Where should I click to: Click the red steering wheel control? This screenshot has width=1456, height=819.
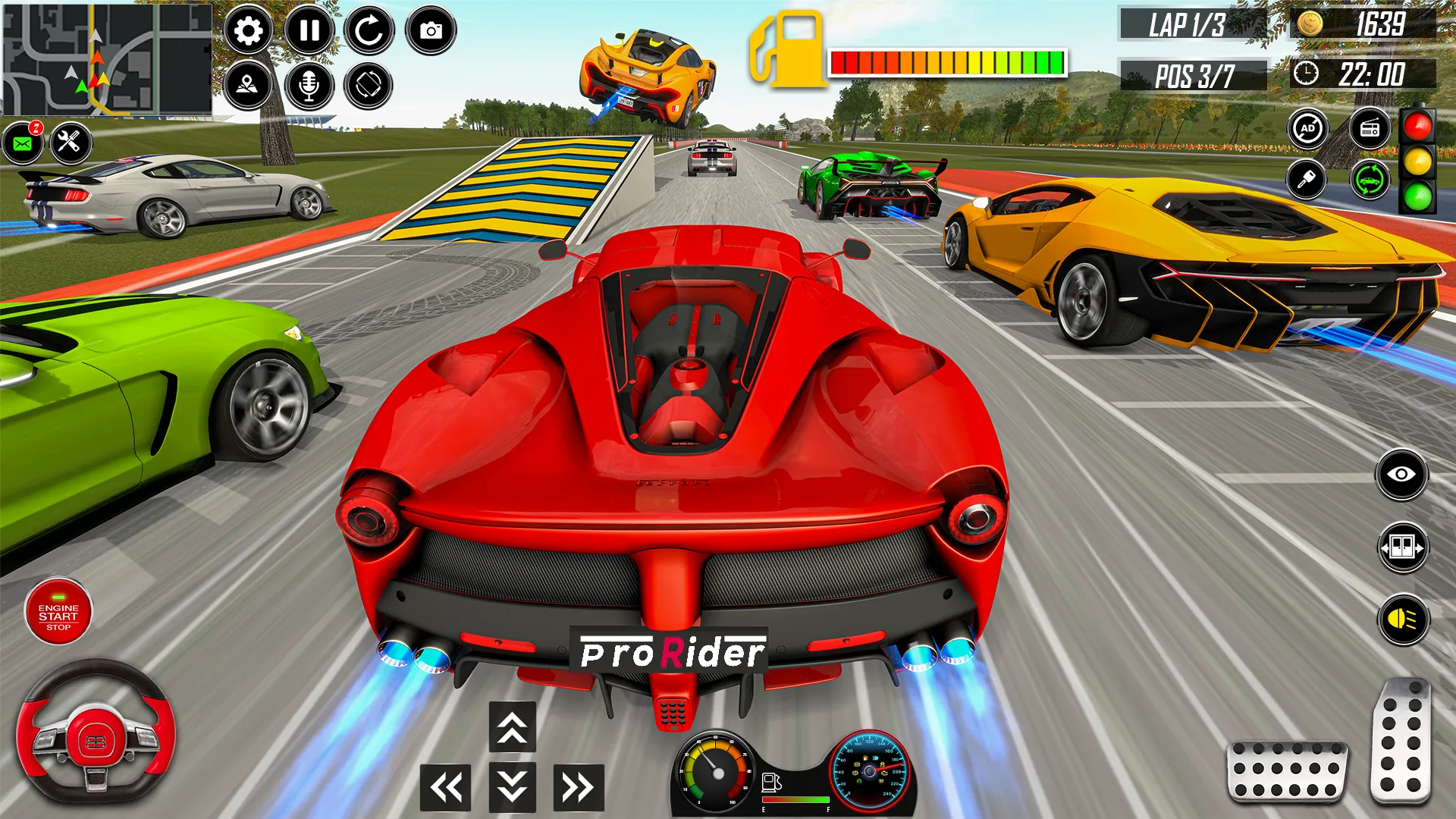click(x=96, y=733)
